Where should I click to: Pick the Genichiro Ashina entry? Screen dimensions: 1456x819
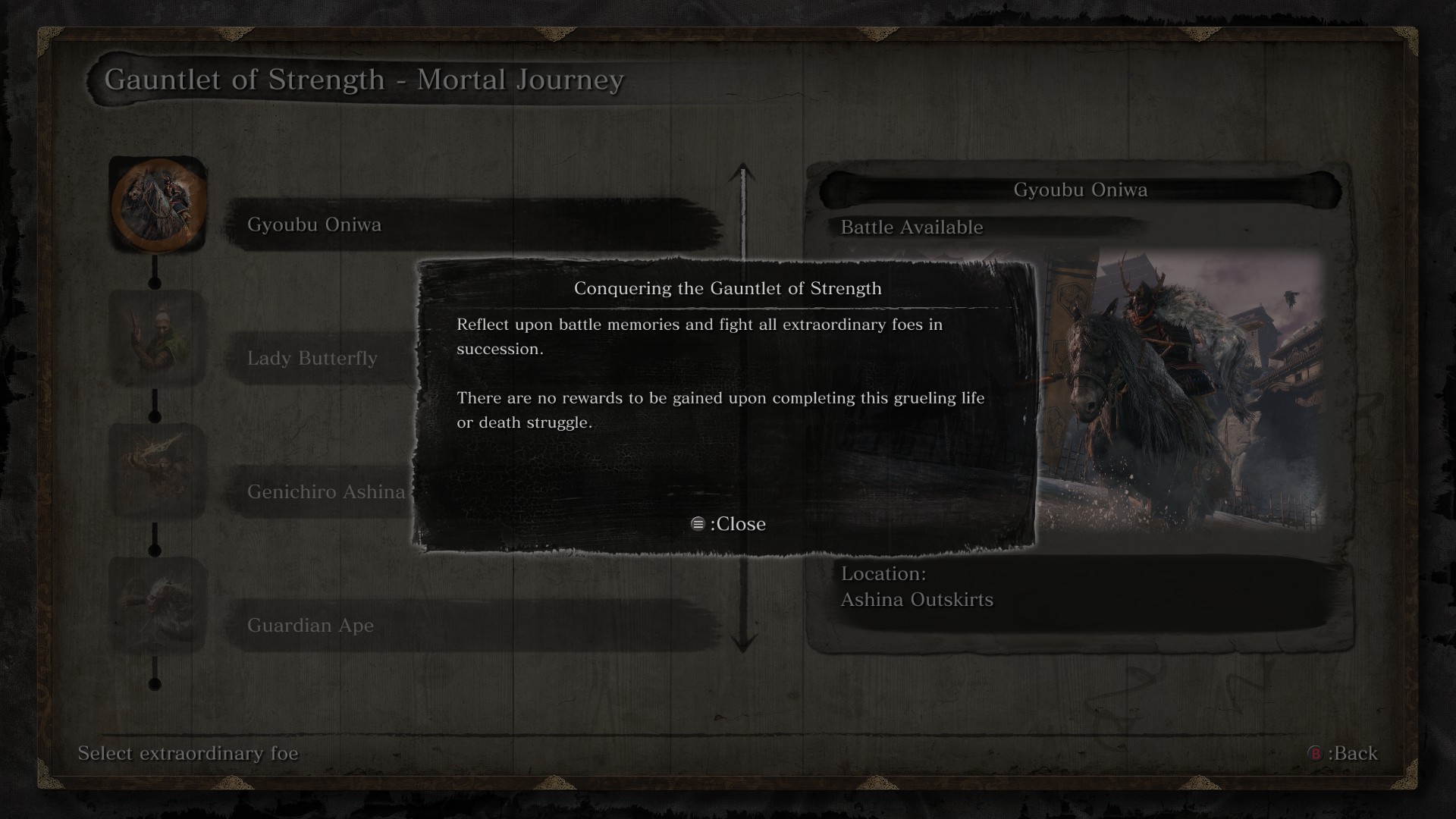click(x=326, y=491)
